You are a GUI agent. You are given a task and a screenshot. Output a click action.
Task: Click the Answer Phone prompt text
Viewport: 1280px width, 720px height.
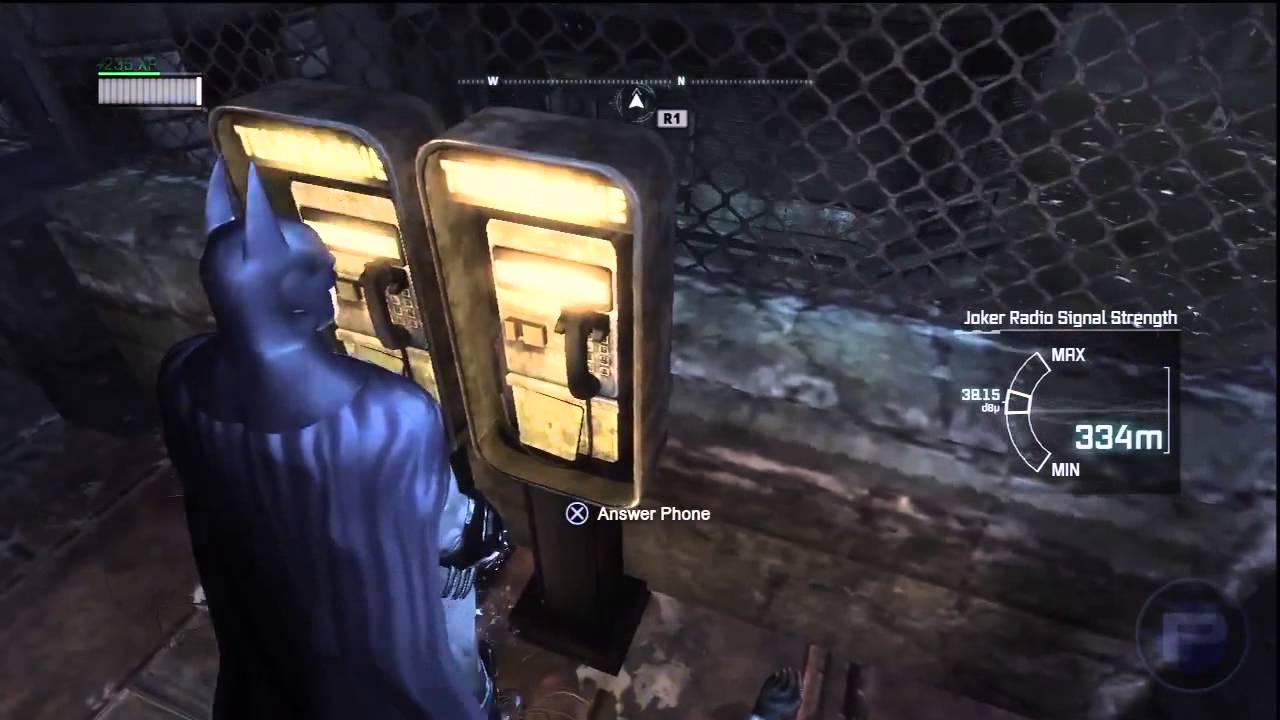650,514
